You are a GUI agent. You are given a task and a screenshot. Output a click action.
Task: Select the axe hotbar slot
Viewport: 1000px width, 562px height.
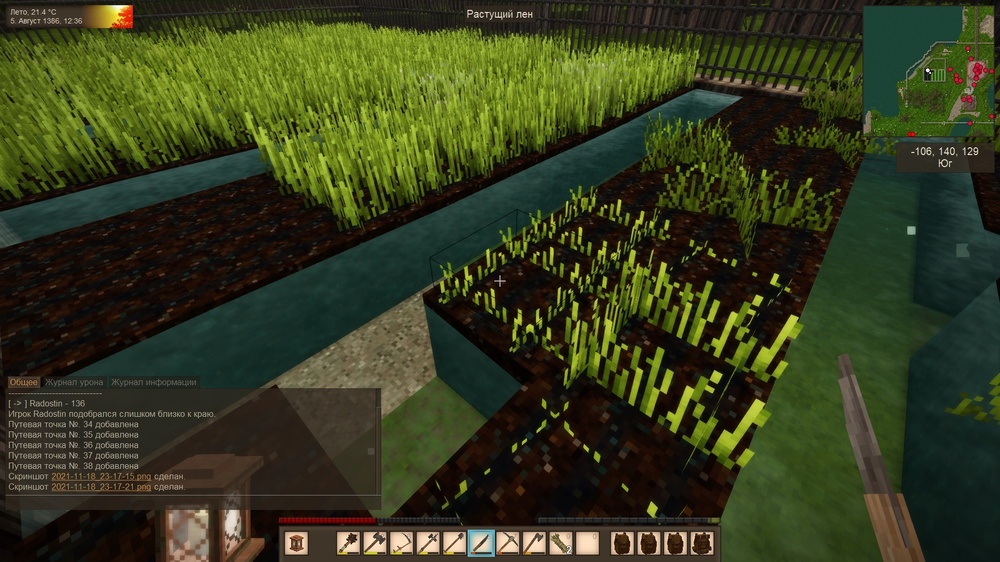click(534, 543)
